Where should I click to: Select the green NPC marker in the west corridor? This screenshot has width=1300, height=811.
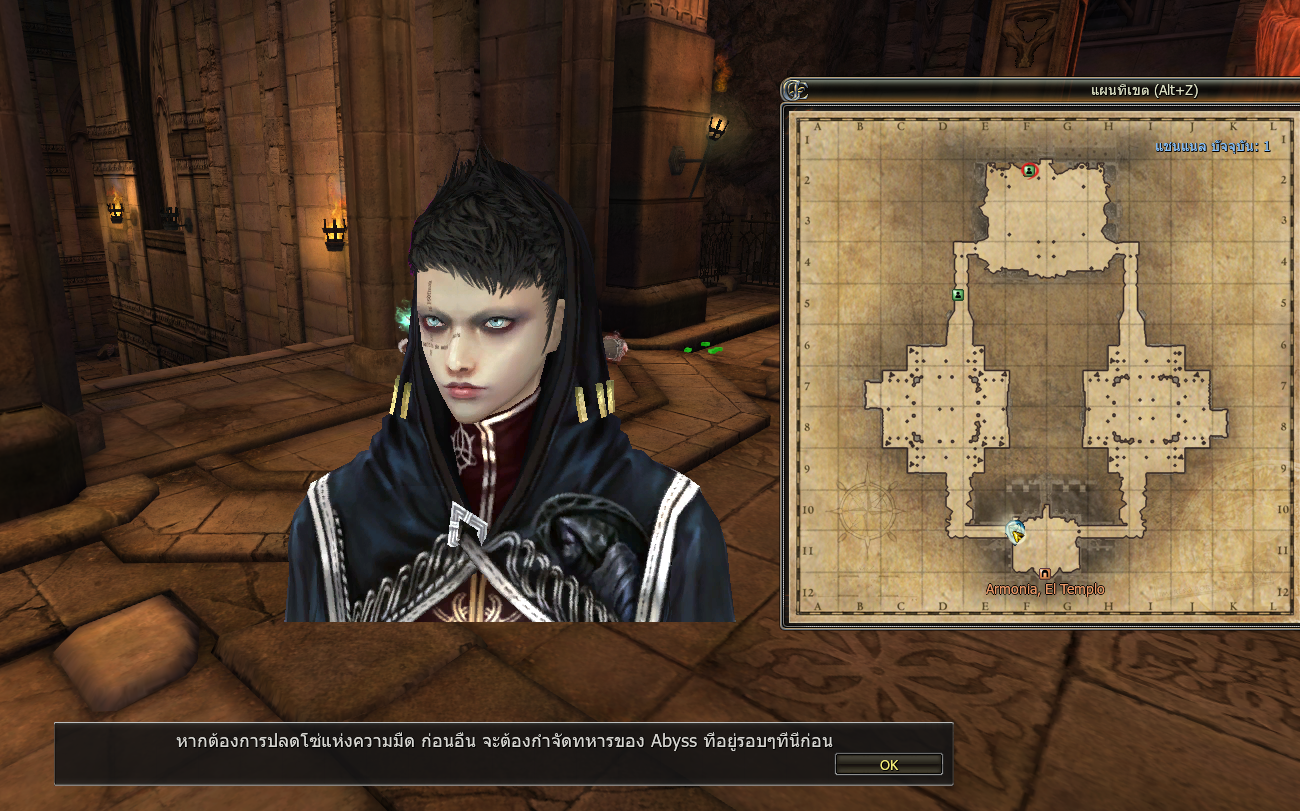pos(958,295)
